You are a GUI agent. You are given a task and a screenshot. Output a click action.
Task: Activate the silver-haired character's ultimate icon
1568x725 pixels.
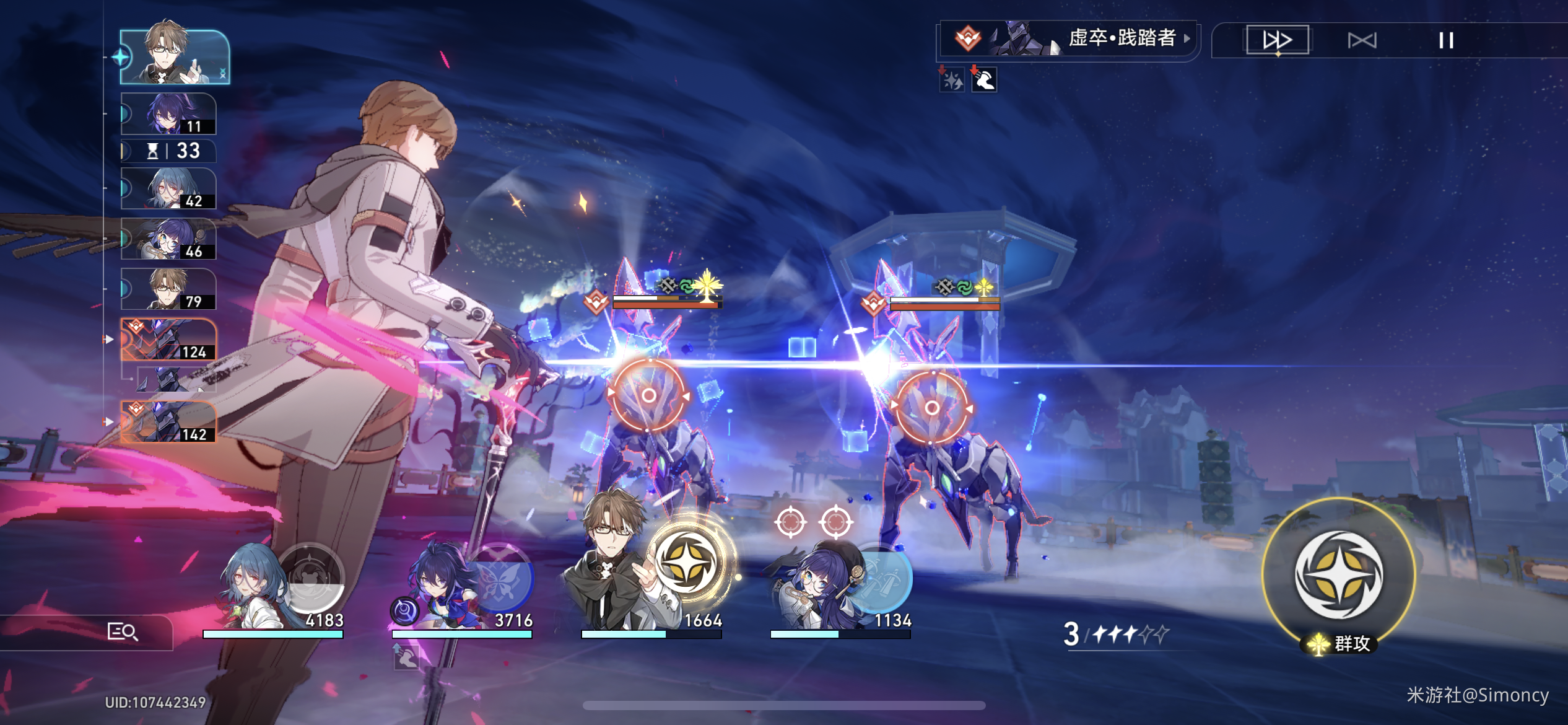(x=312, y=576)
